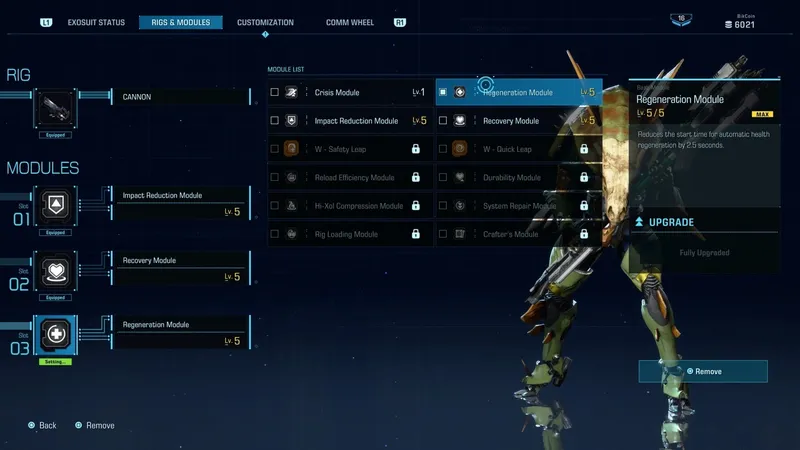Select the Rigs & Modules tab
The height and width of the screenshot is (450, 800).
[183, 22]
